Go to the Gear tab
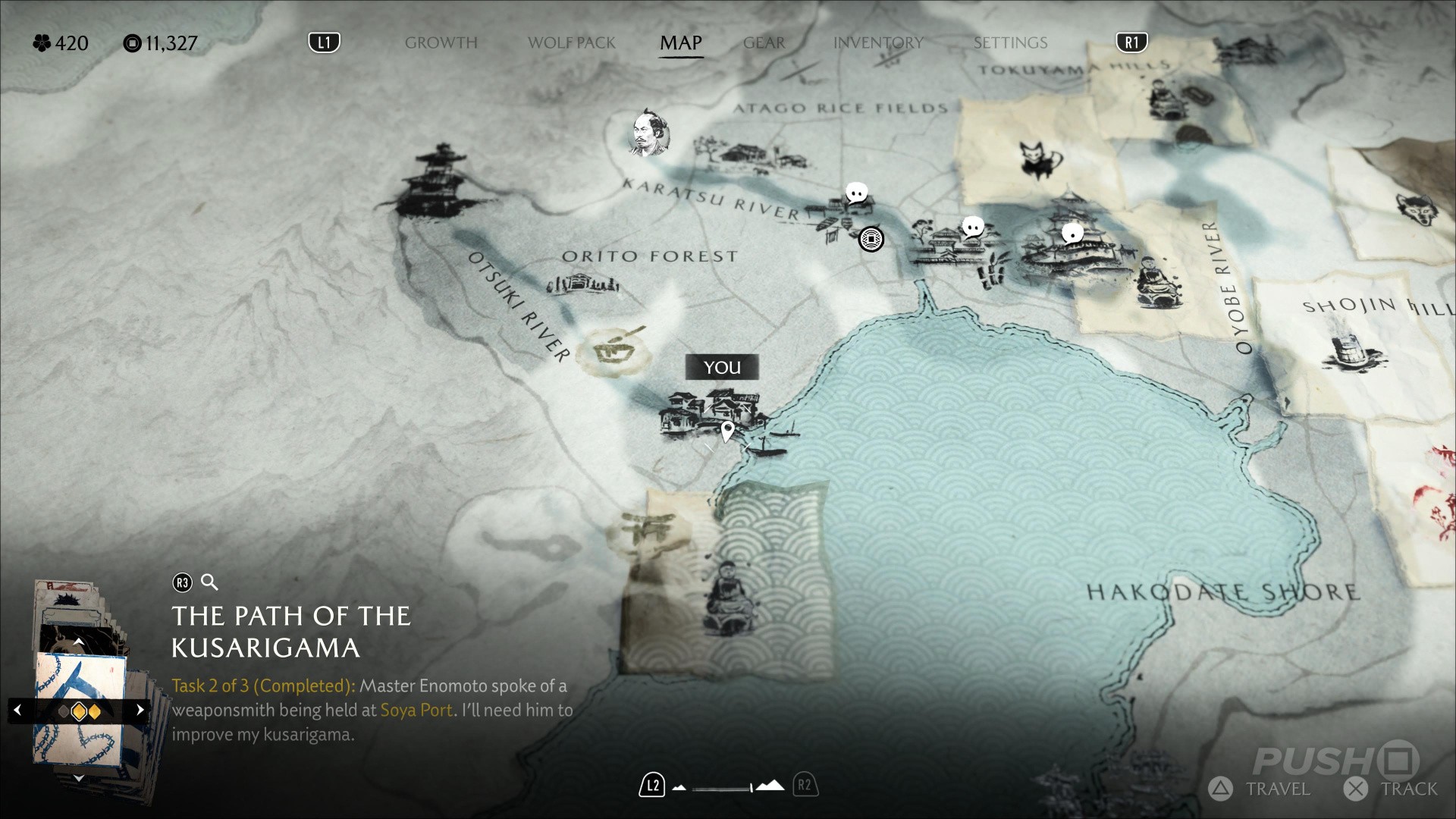The width and height of the screenshot is (1456, 819). click(764, 43)
